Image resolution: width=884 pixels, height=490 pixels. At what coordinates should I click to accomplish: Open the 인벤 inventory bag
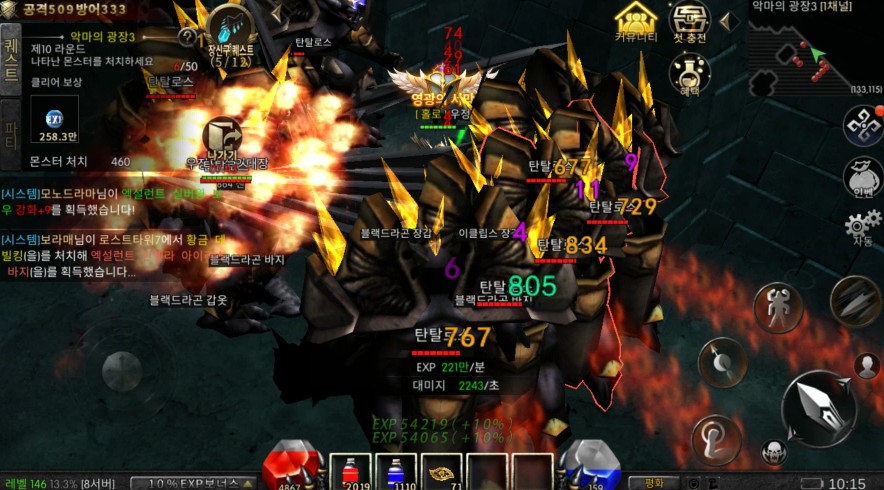862,177
